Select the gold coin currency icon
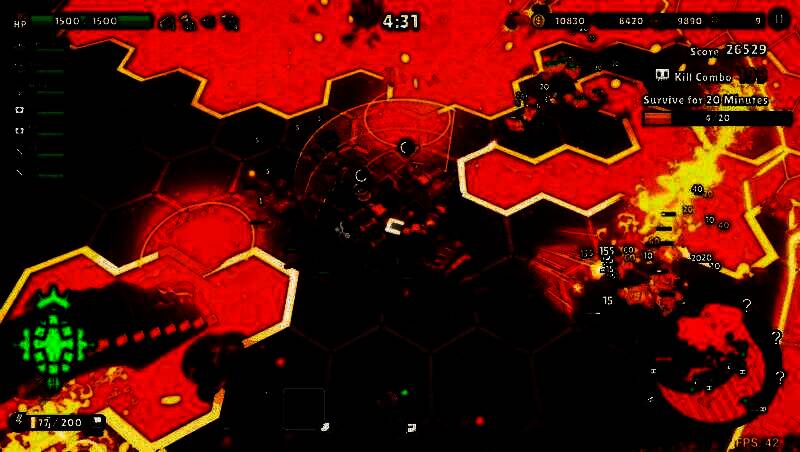This screenshot has height=452, width=800. 538,20
